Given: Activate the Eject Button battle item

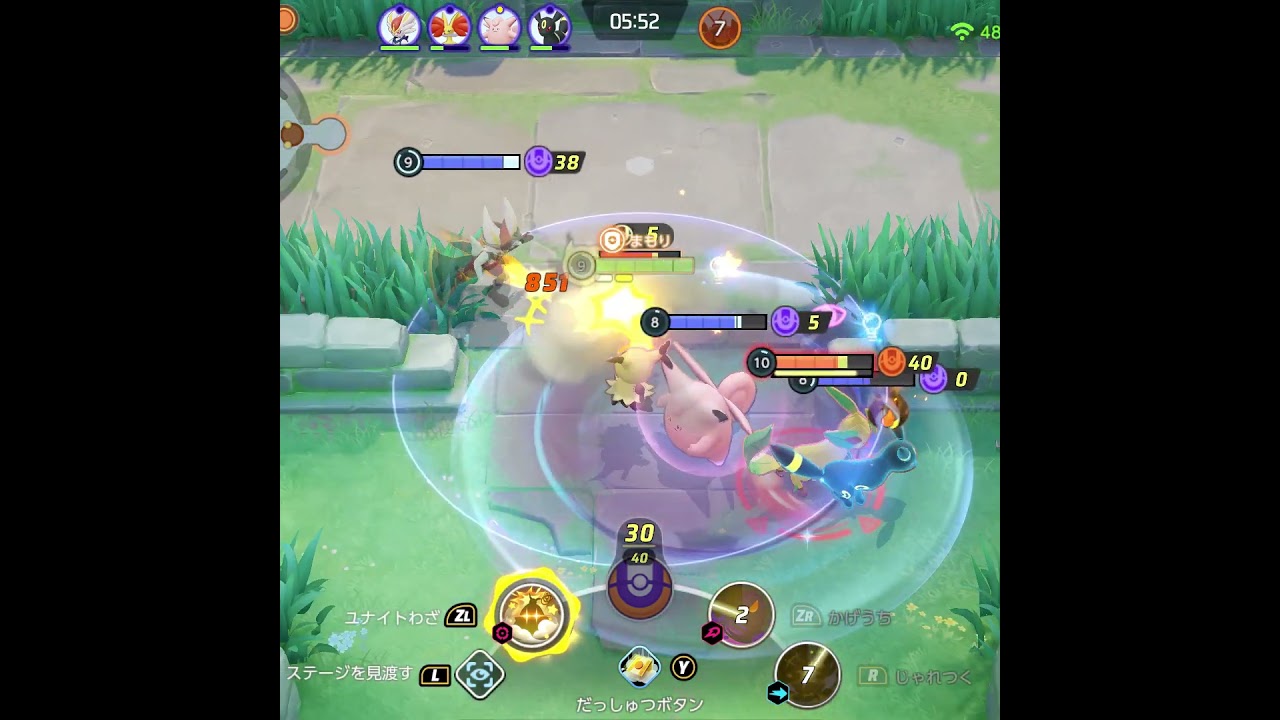Looking at the screenshot, I should (x=640, y=666).
